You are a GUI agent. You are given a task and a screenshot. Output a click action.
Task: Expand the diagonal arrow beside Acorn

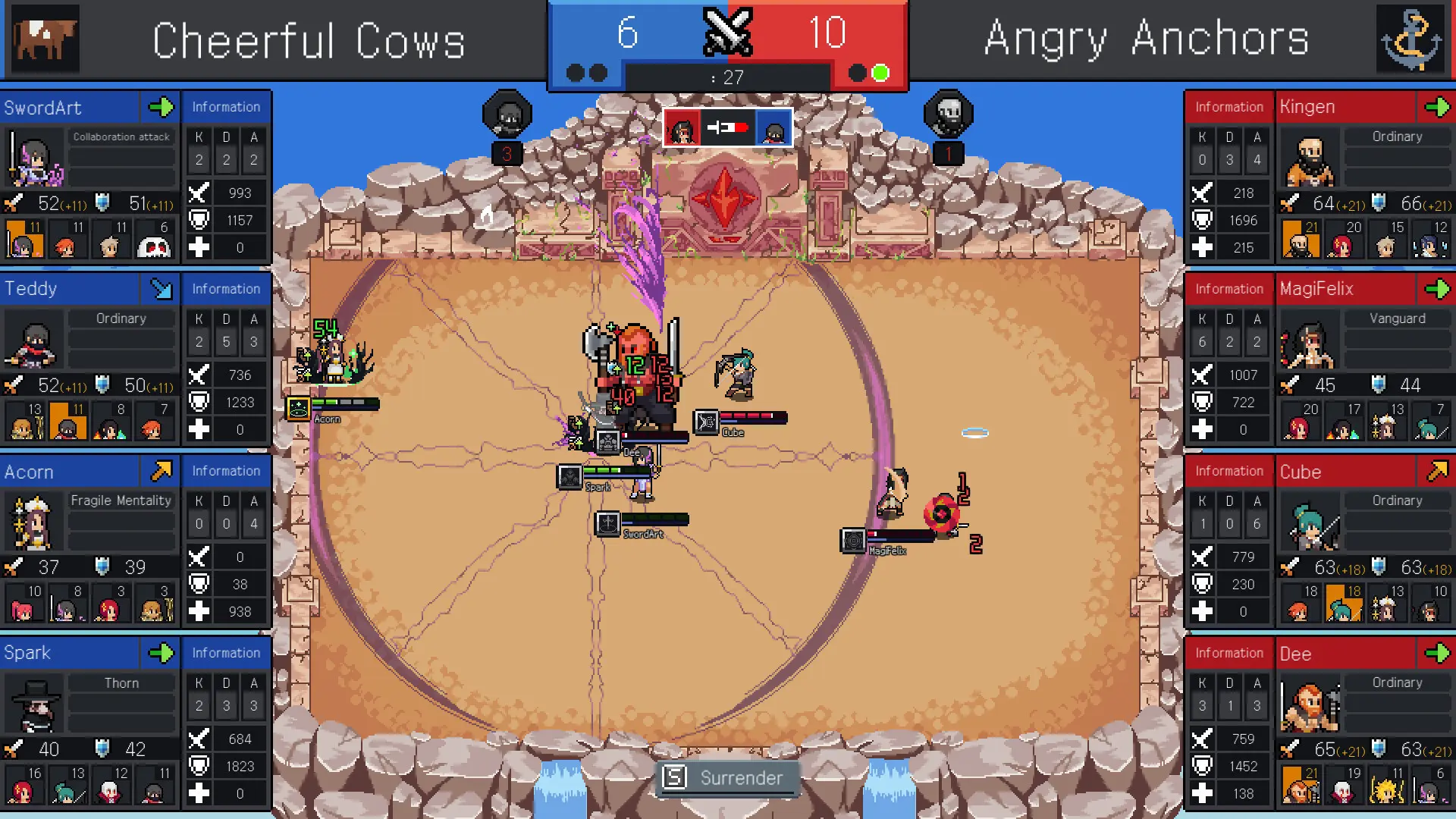(x=160, y=471)
